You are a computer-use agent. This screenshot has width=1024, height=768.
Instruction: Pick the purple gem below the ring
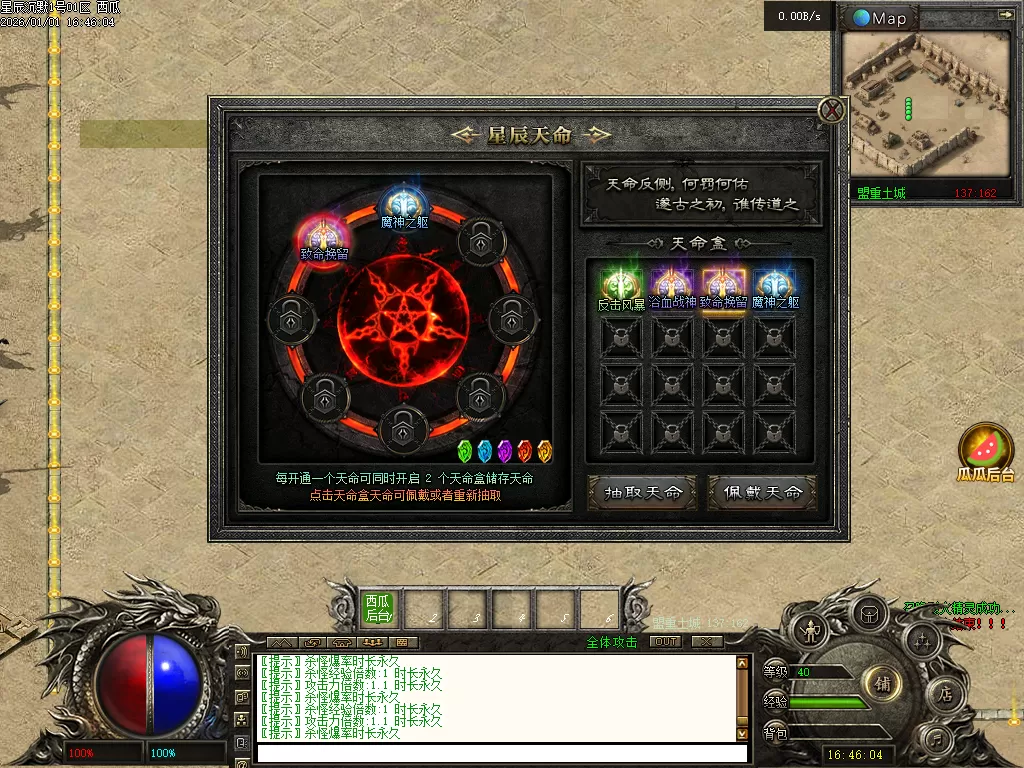pos(504,451)
